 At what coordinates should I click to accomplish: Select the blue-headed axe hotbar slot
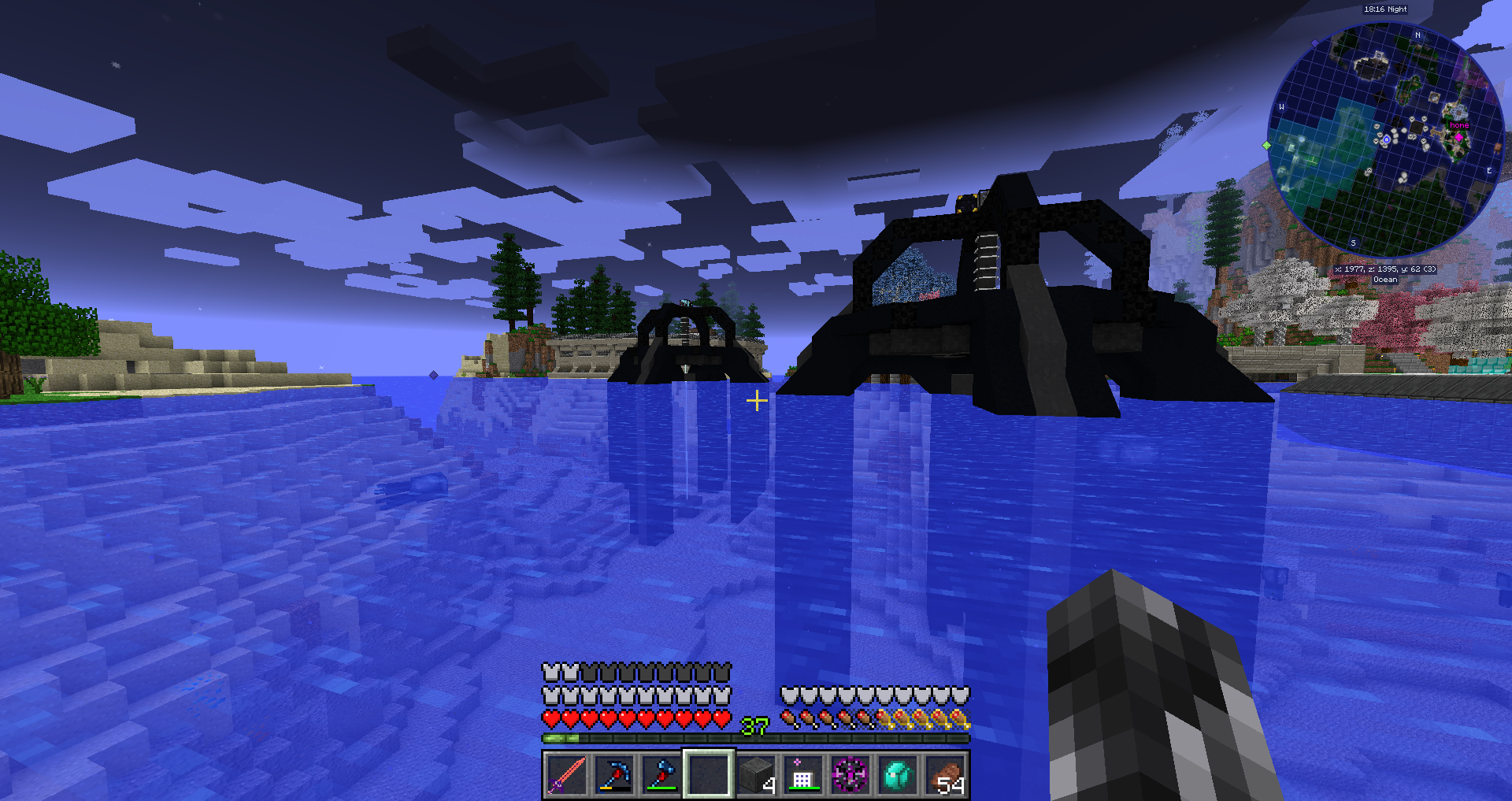(x=661, y=774)
